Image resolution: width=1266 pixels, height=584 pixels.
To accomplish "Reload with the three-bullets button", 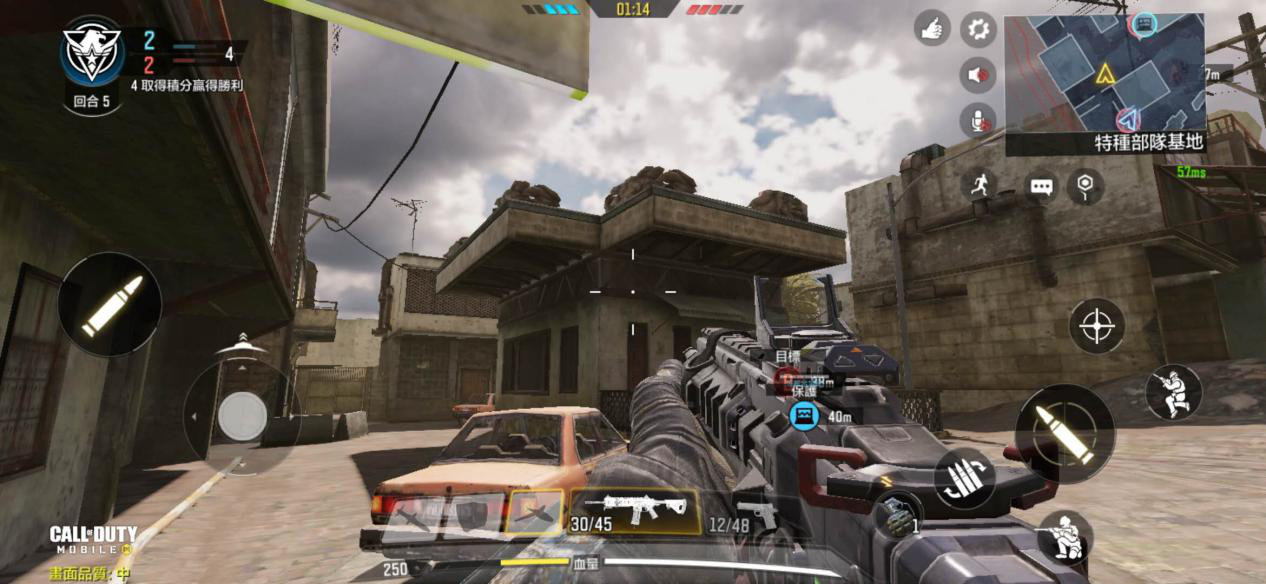I will 964,478.
